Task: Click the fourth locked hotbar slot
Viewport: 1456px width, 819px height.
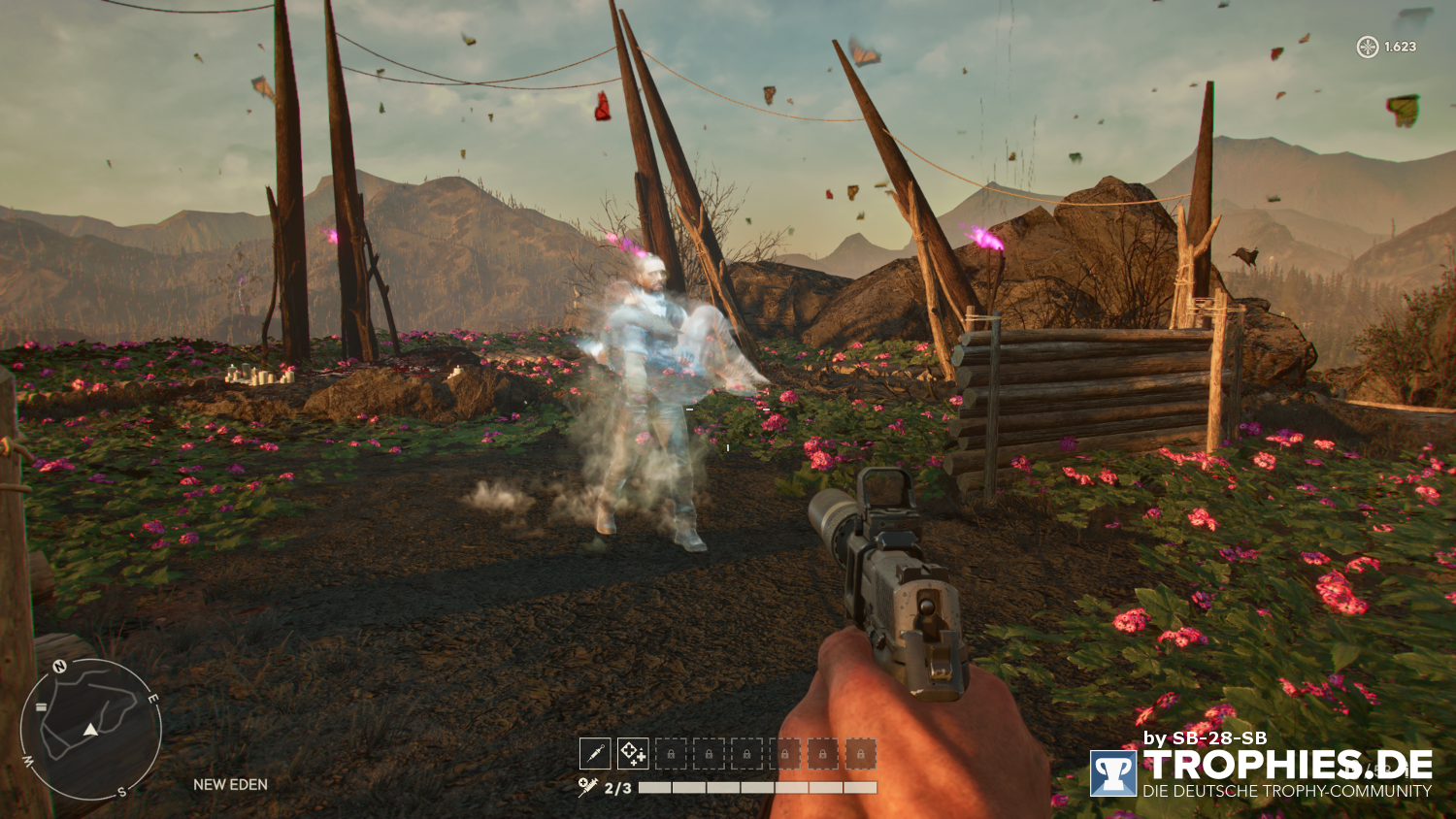Action: [x=782, y=753]
